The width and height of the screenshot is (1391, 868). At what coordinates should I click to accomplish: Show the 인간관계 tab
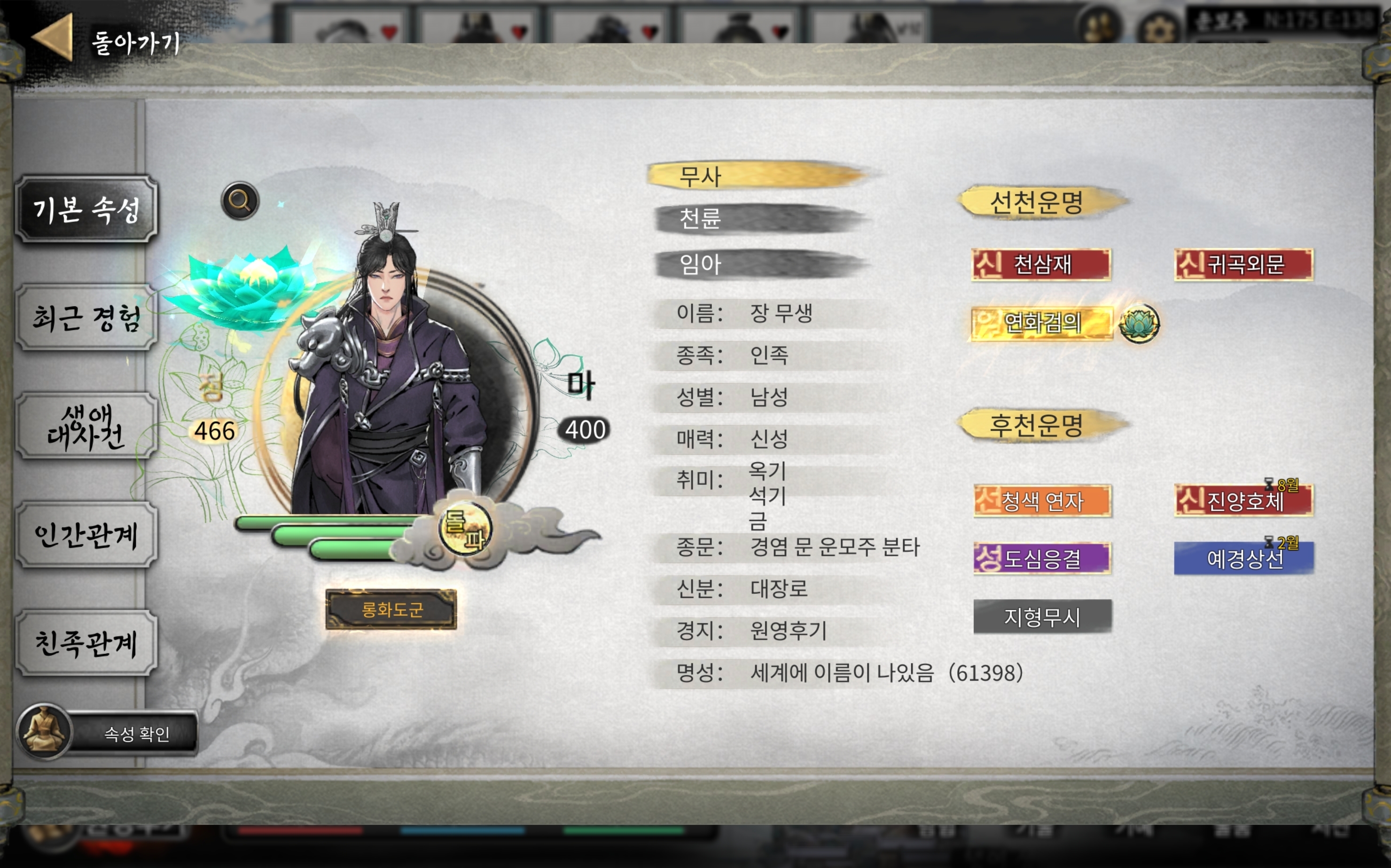(x=86, y=535)
